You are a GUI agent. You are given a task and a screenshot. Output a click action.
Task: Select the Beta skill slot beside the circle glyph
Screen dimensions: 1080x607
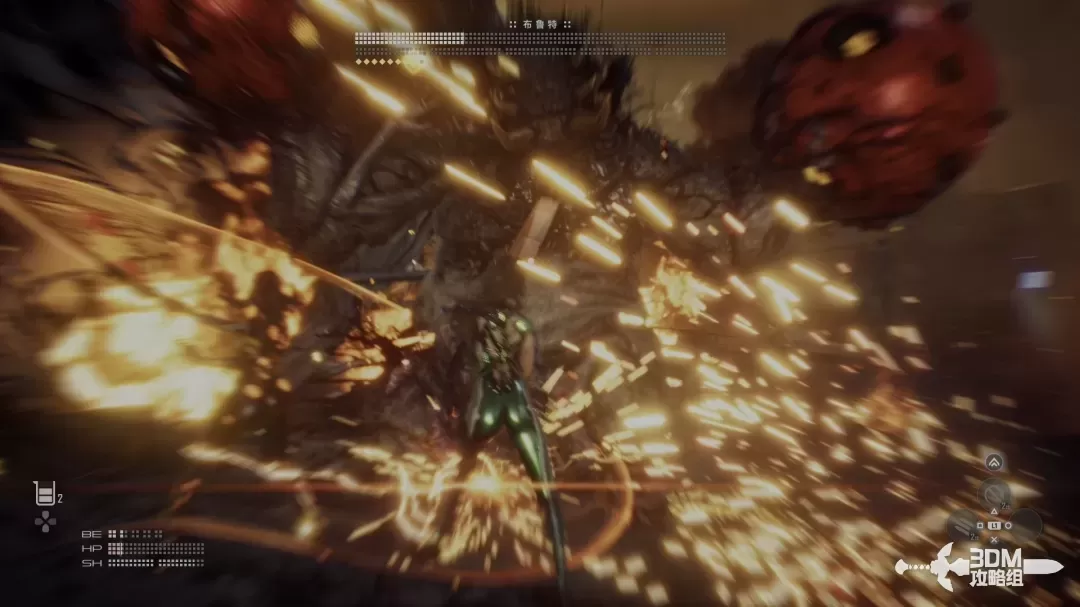click(1025, 523)
